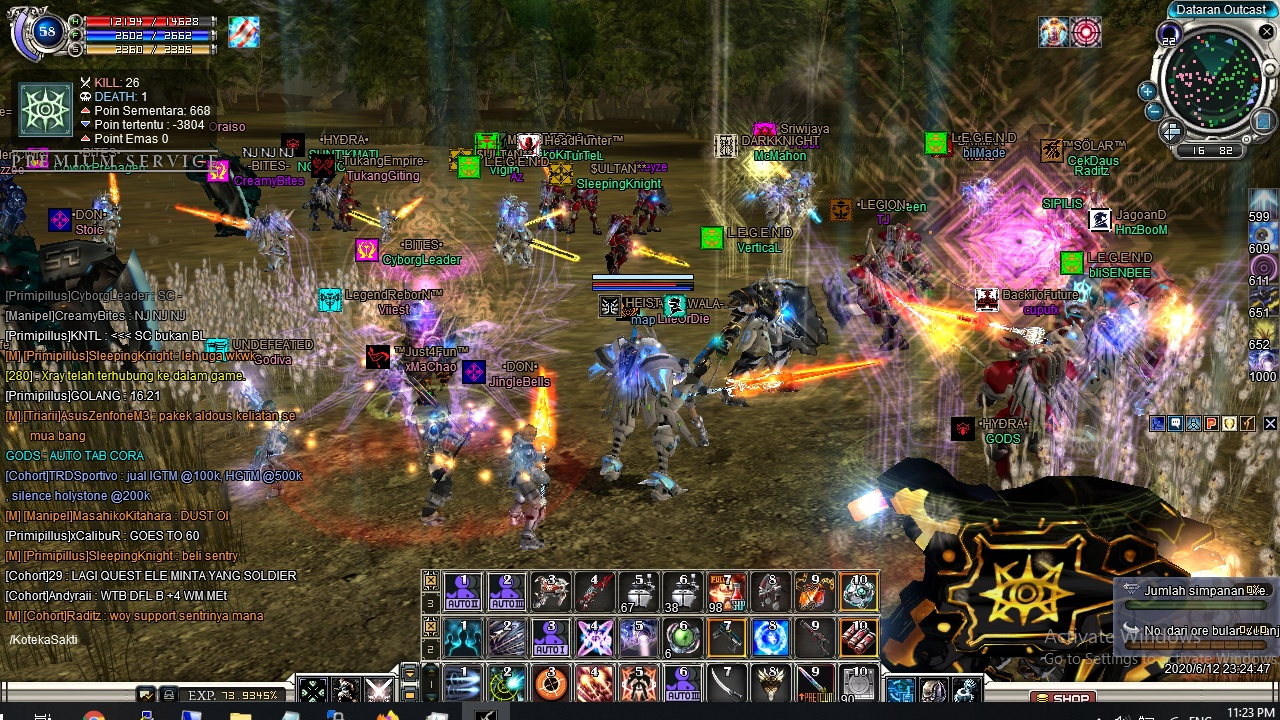Screen dimensions: 1280x720
Task: Open the chat bubble icon in small toolbar
Action: [x=1176, y=424]
